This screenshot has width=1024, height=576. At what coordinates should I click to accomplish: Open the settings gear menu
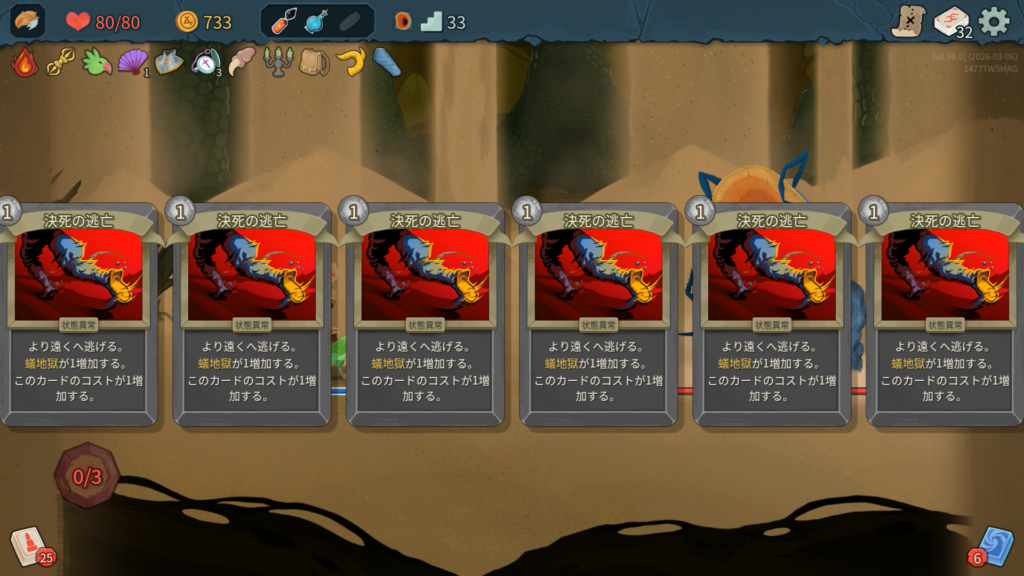993,21
